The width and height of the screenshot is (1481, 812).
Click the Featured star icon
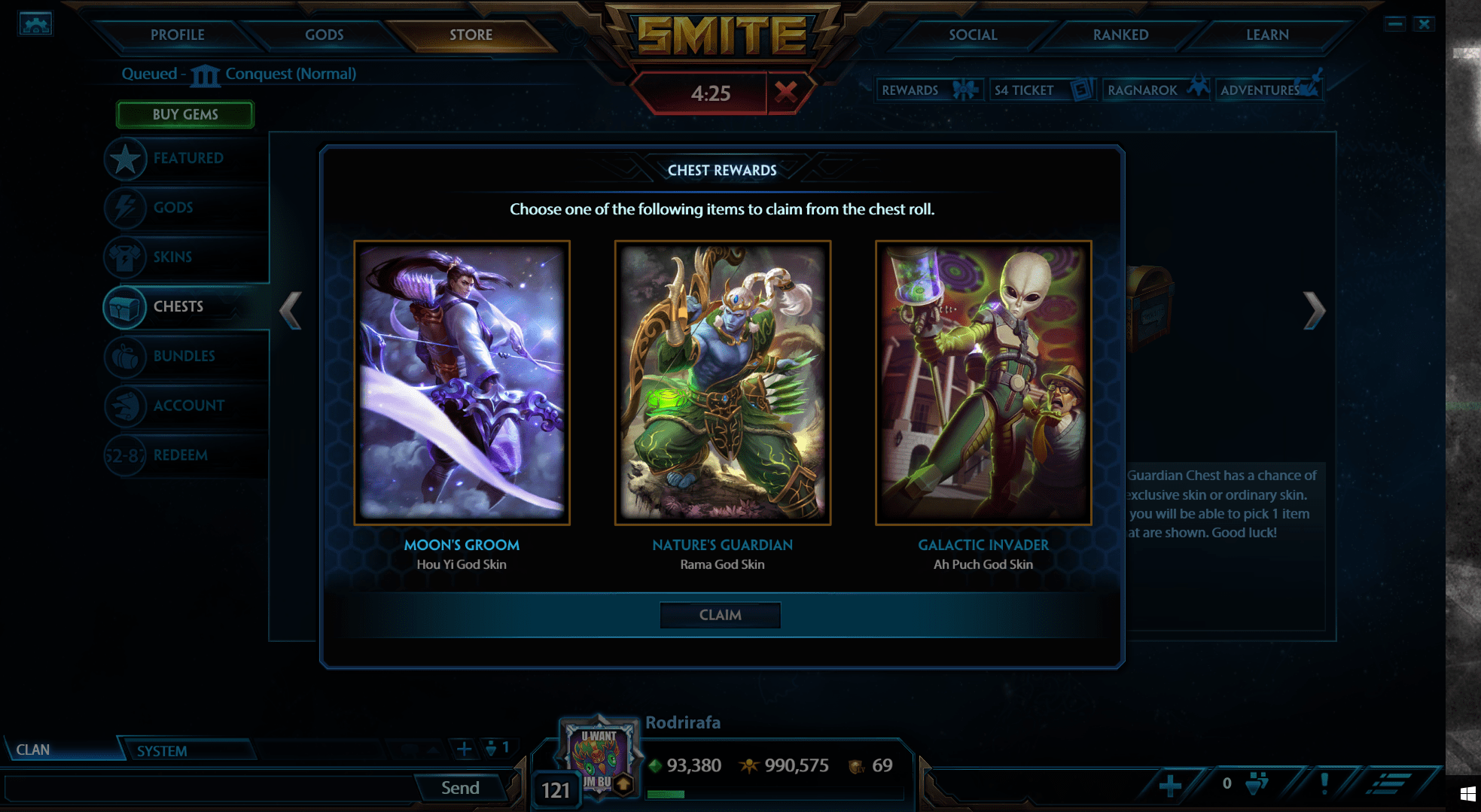click(x=126, y=159)
